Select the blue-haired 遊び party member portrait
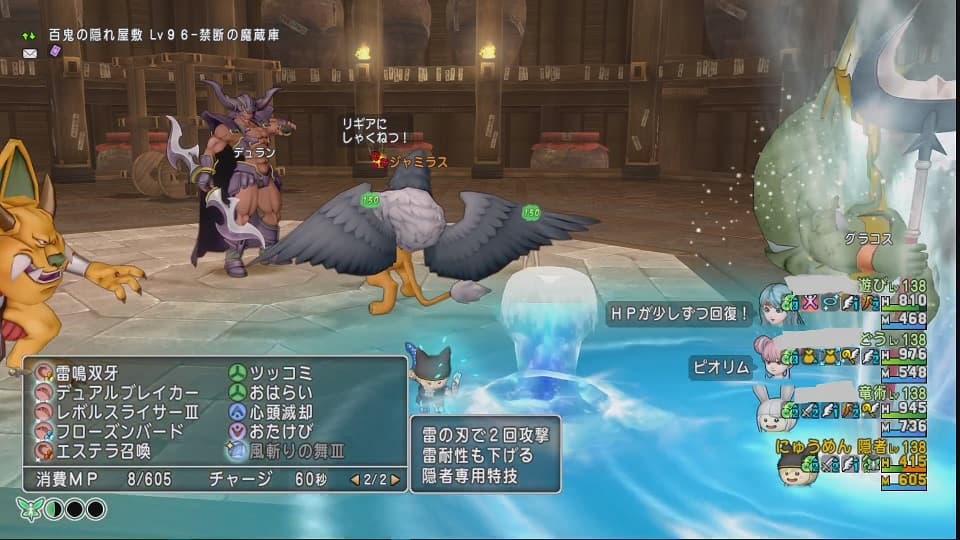This screenshot has height=540, width=960. click(777, 301)
